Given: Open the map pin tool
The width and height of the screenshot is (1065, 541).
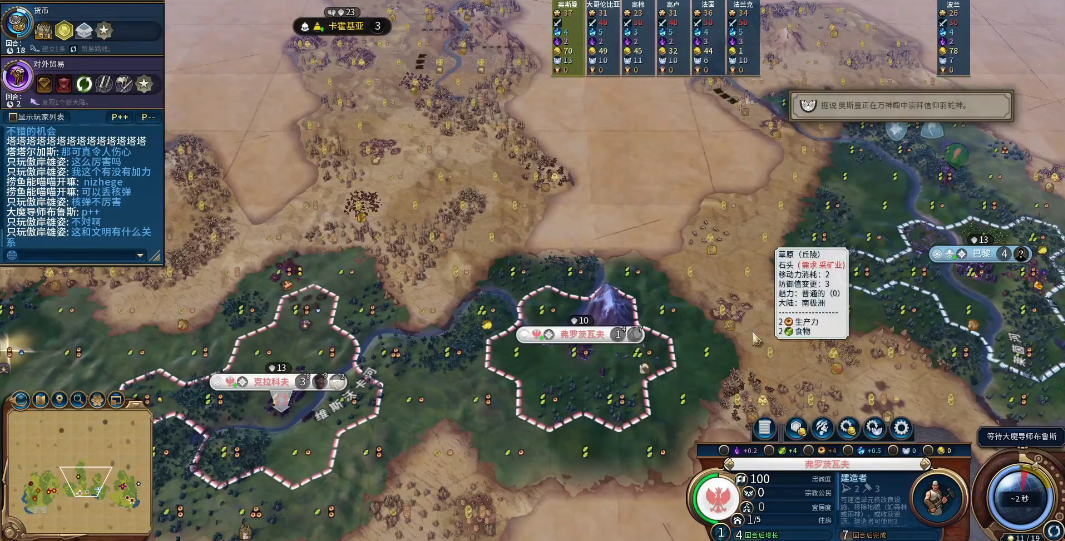Looking at the screenshot, I should click(58, 400).
